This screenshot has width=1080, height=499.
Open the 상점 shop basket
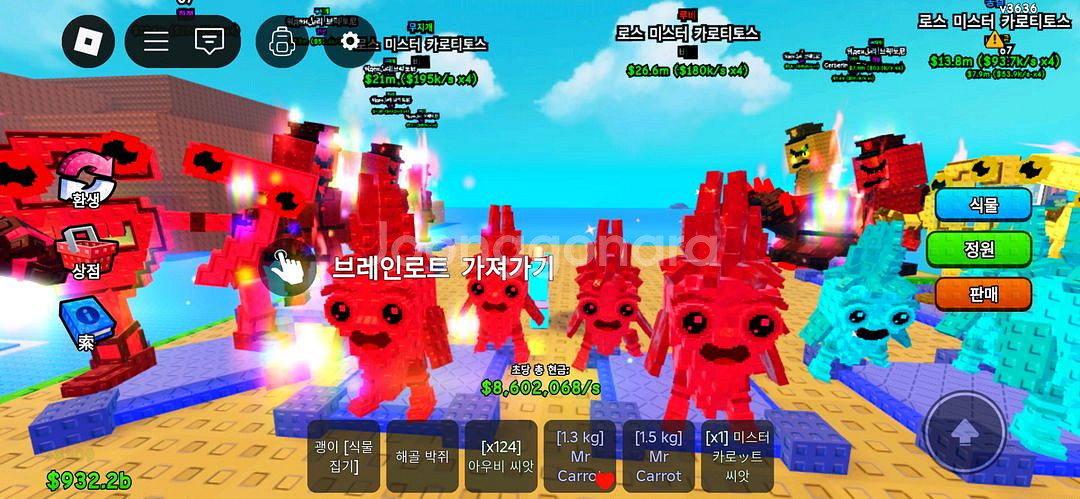click(x=86, y=253)
